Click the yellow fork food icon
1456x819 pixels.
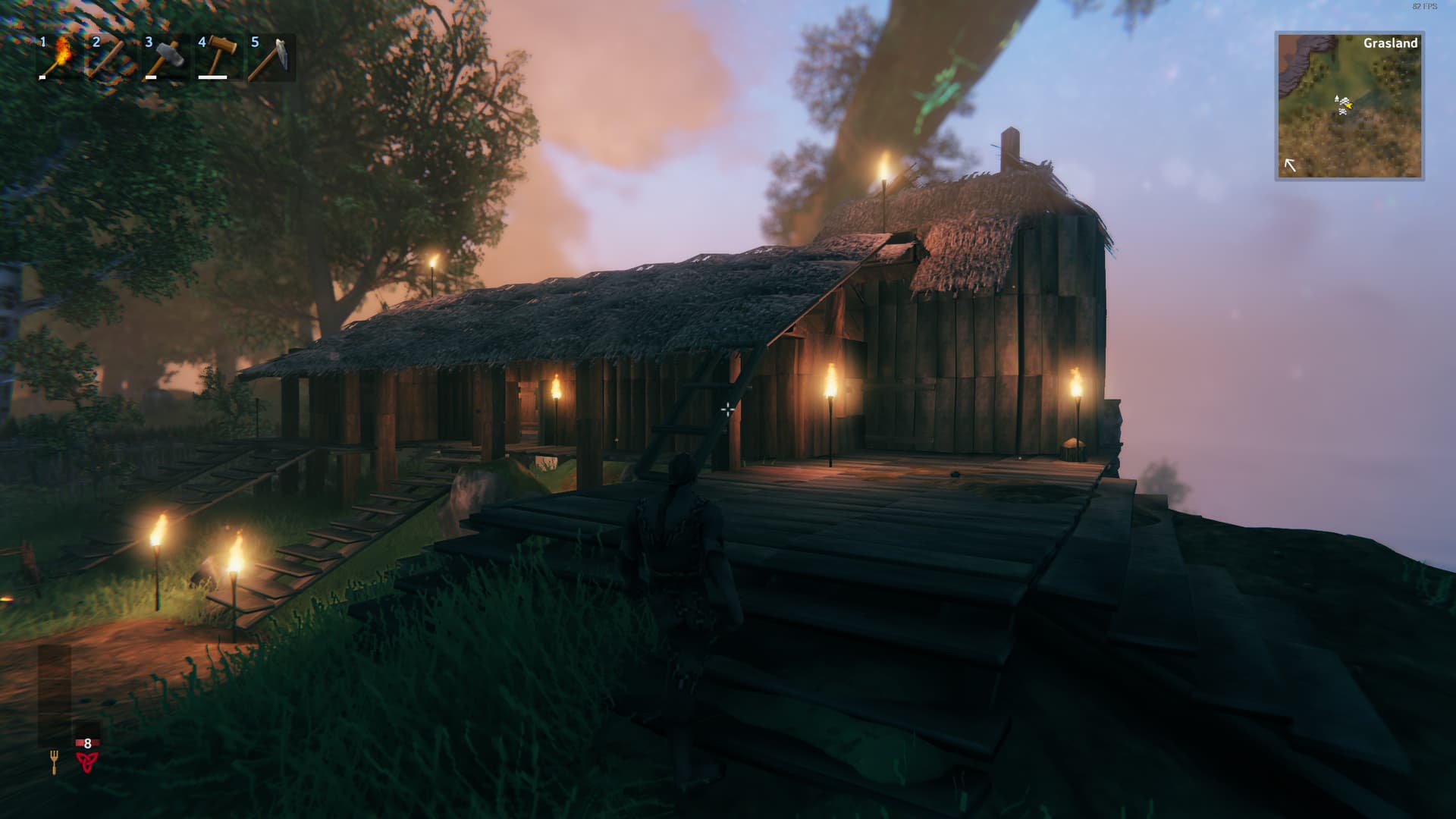[x=54, y=761]
